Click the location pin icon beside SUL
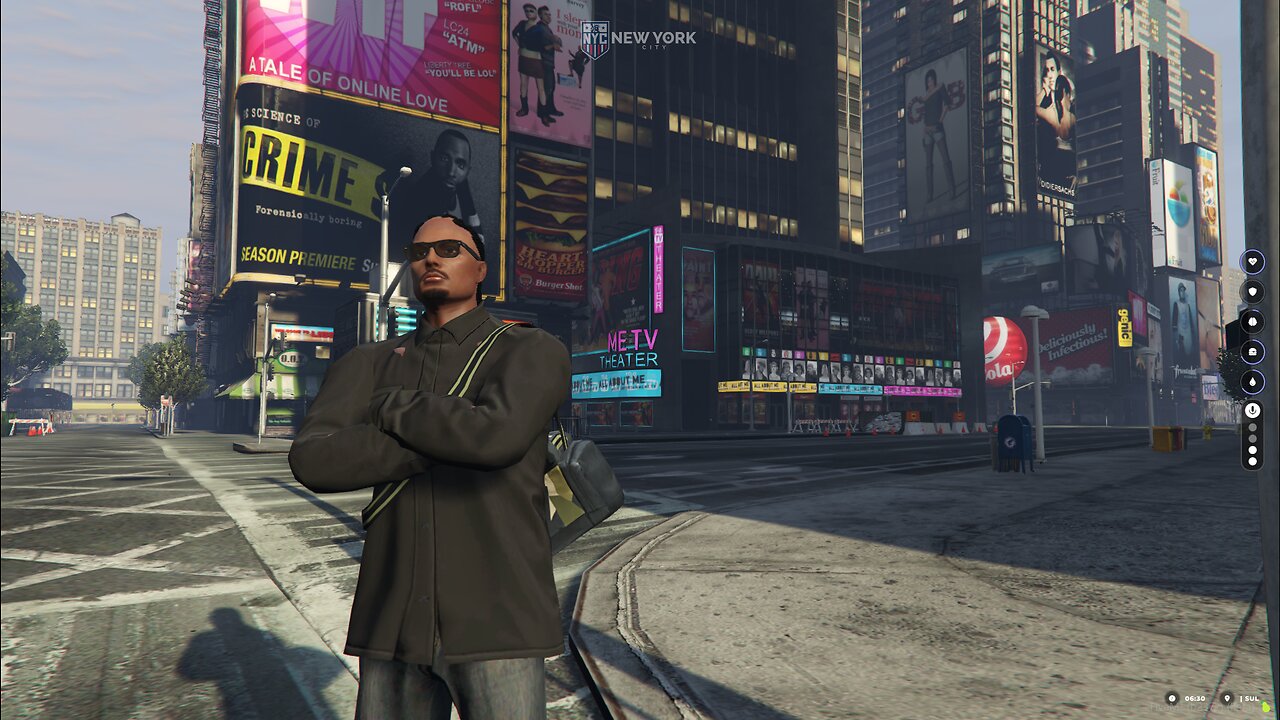The image size is (1280, 720). (x=1226, y=698)
